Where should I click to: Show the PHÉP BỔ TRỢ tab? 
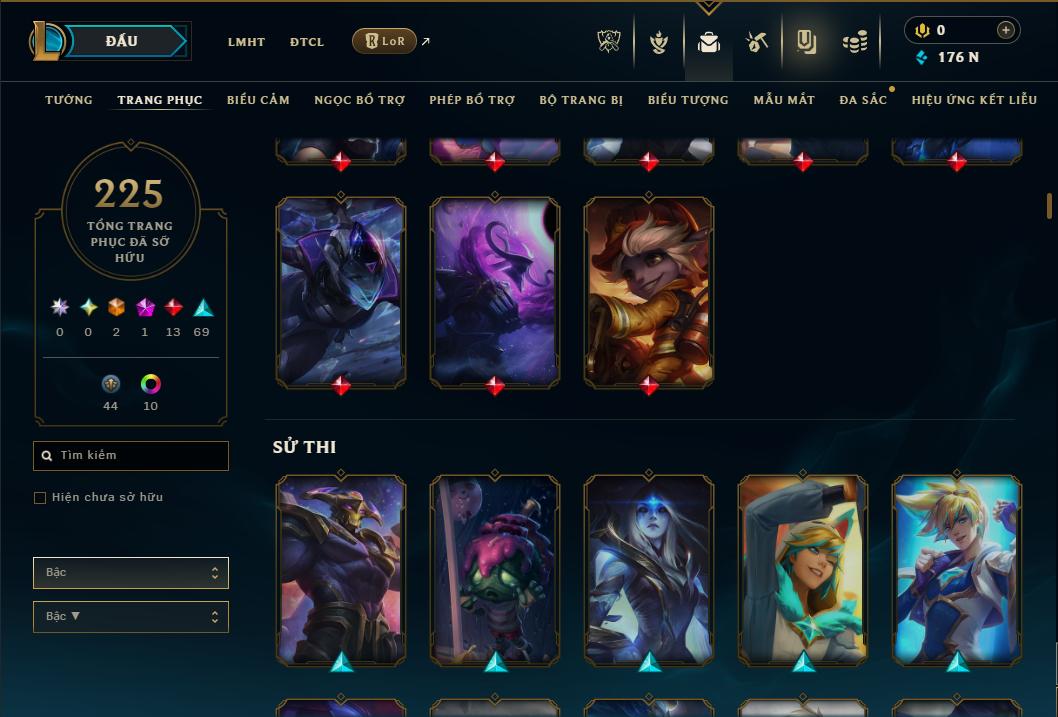(x=472, y=100)
